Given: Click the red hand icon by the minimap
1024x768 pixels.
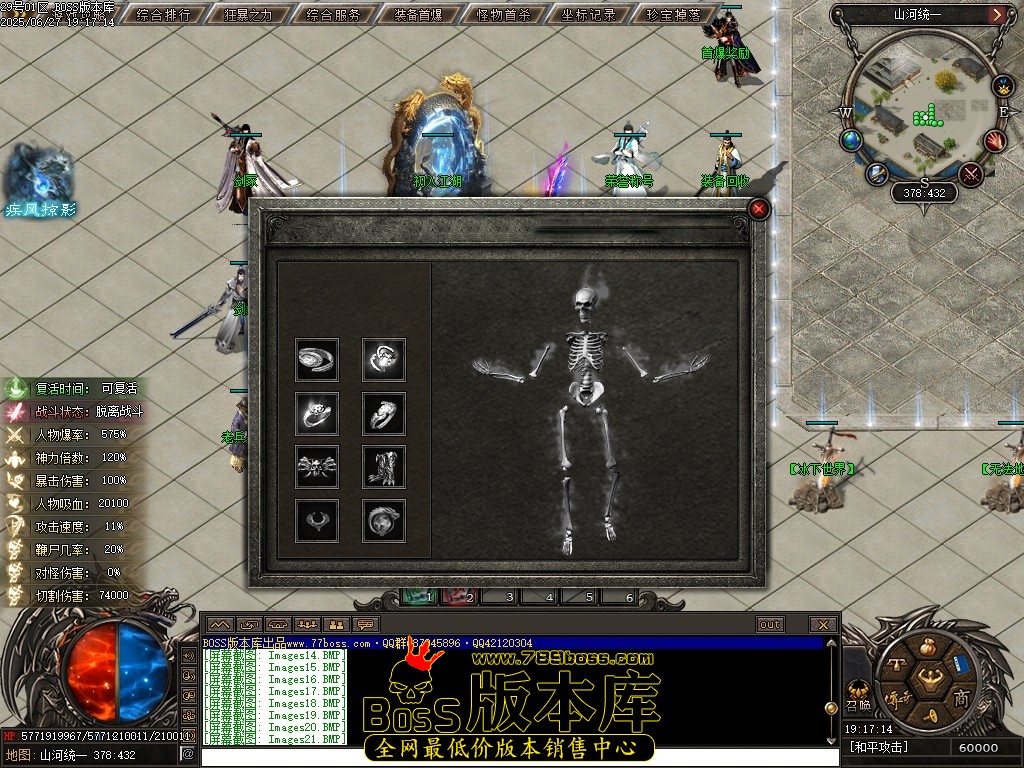Looking at the screenshot, I should [x=996, y=141].
